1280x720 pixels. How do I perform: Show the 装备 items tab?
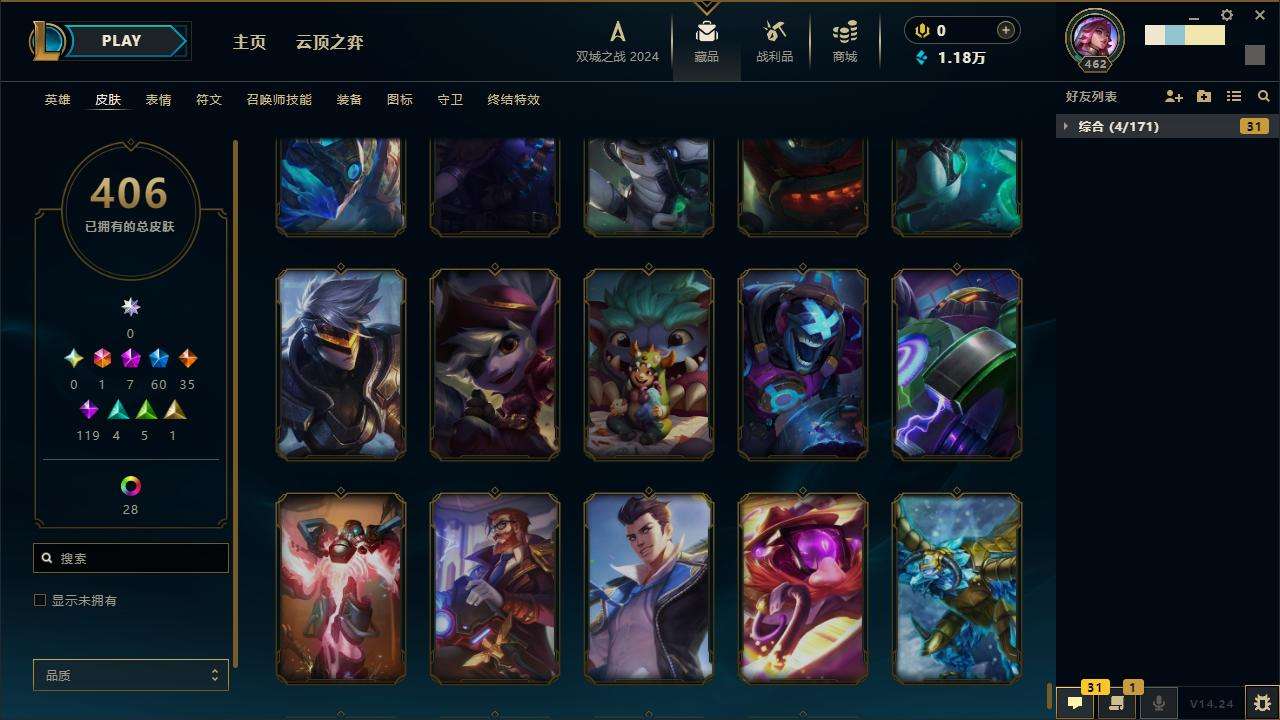coord(349,100)
